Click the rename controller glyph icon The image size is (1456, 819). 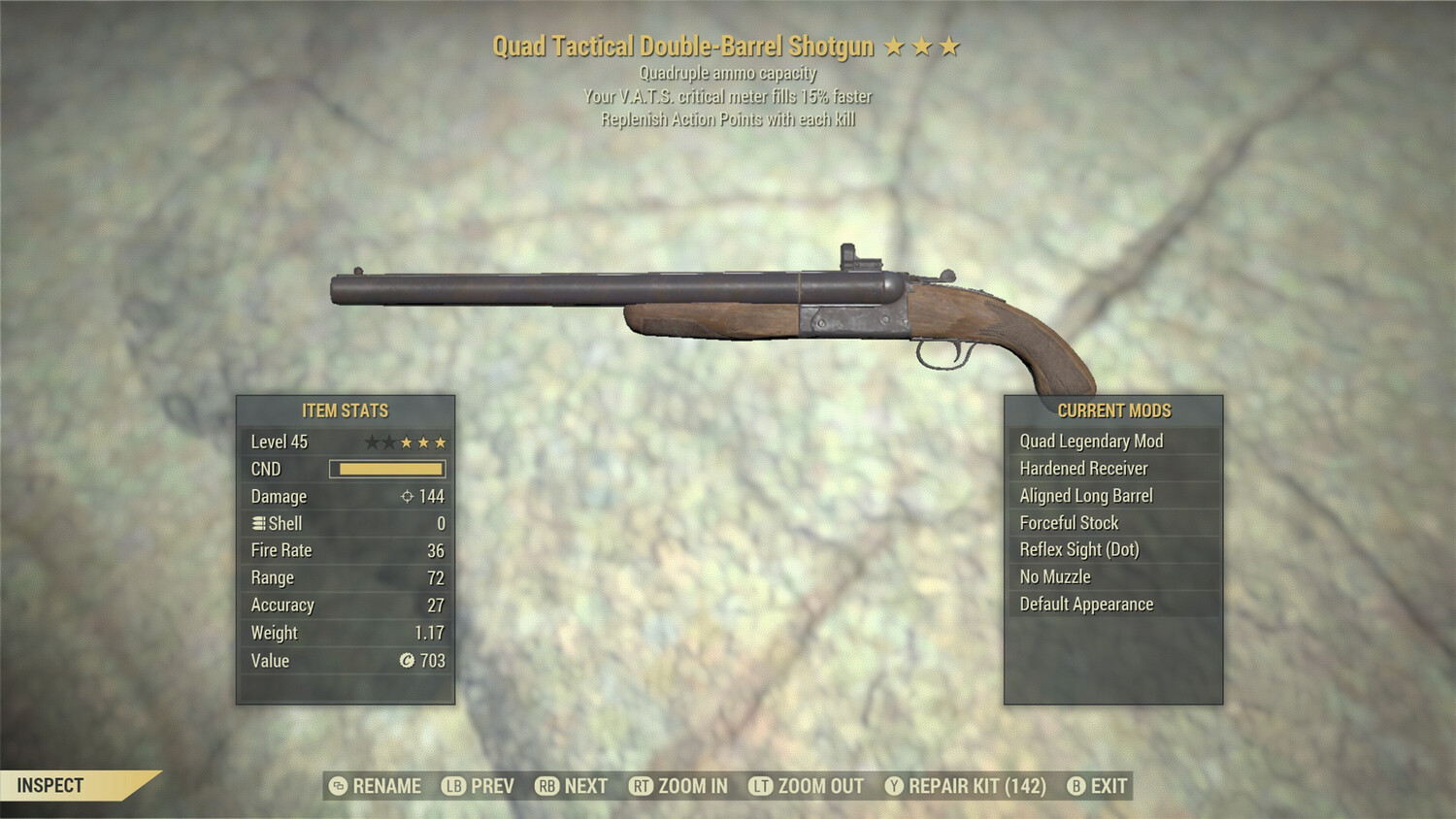(337, 786)
